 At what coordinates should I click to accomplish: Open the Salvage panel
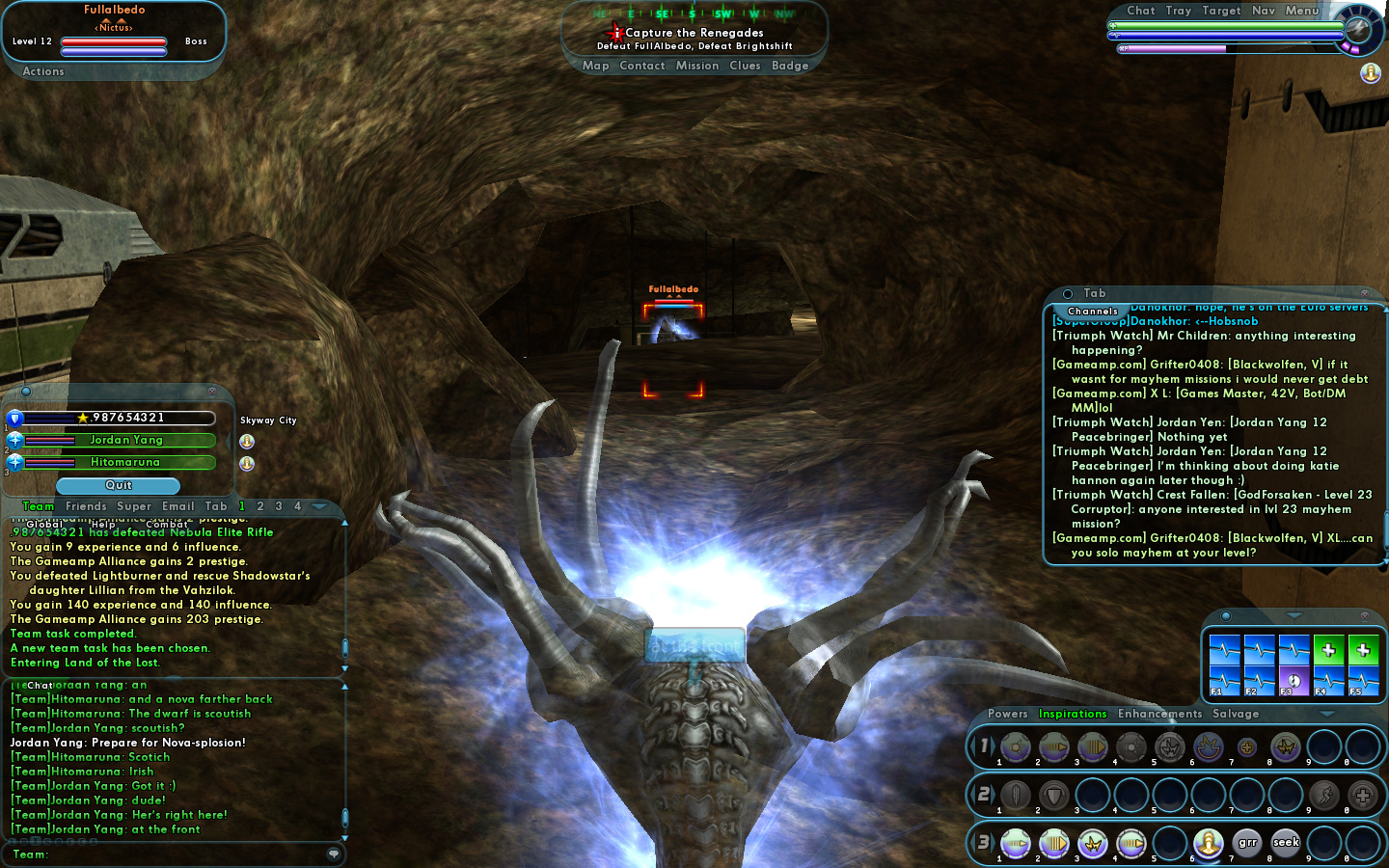pos(1235,714)
